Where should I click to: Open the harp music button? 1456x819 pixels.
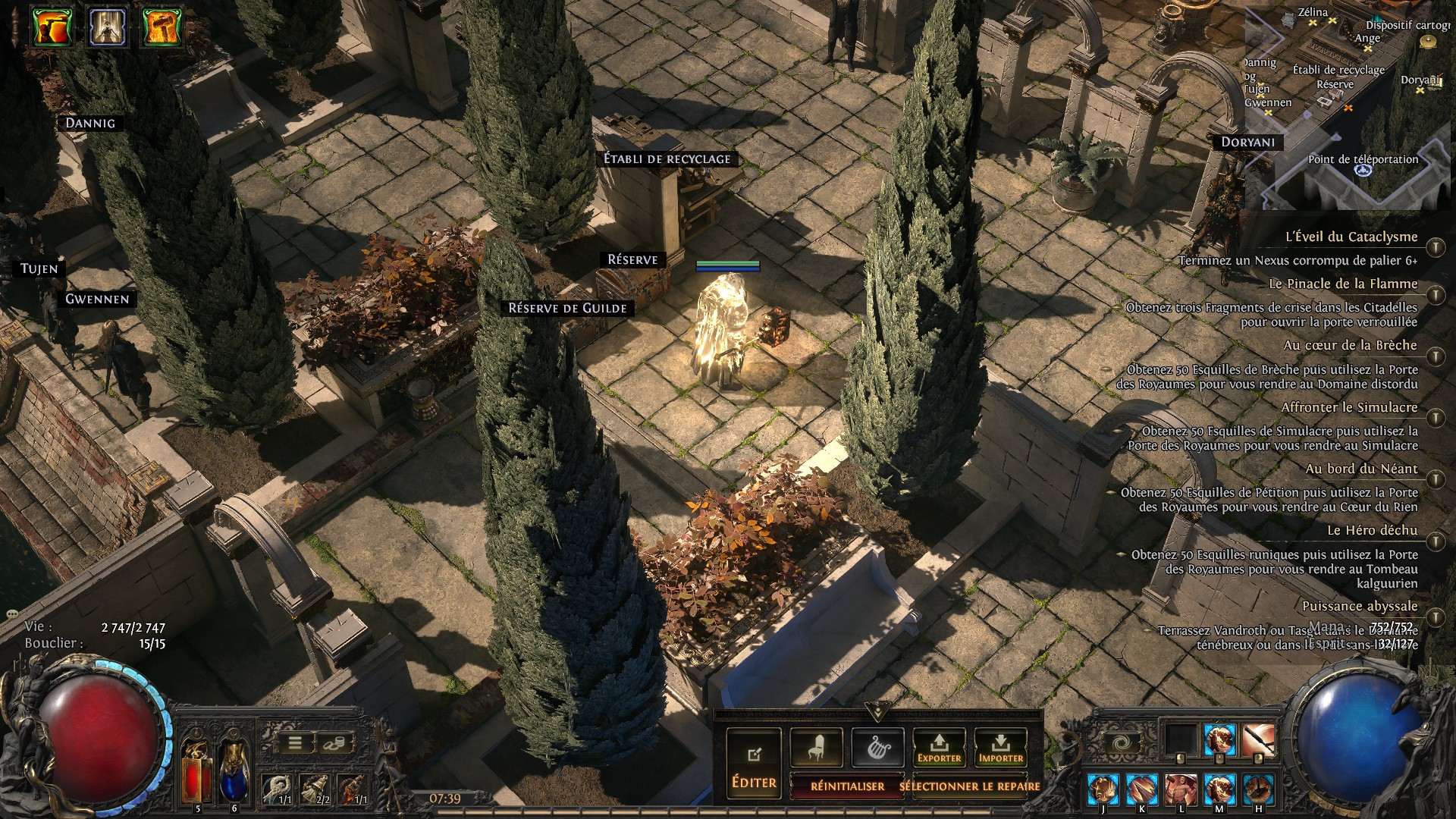point(877,748)
